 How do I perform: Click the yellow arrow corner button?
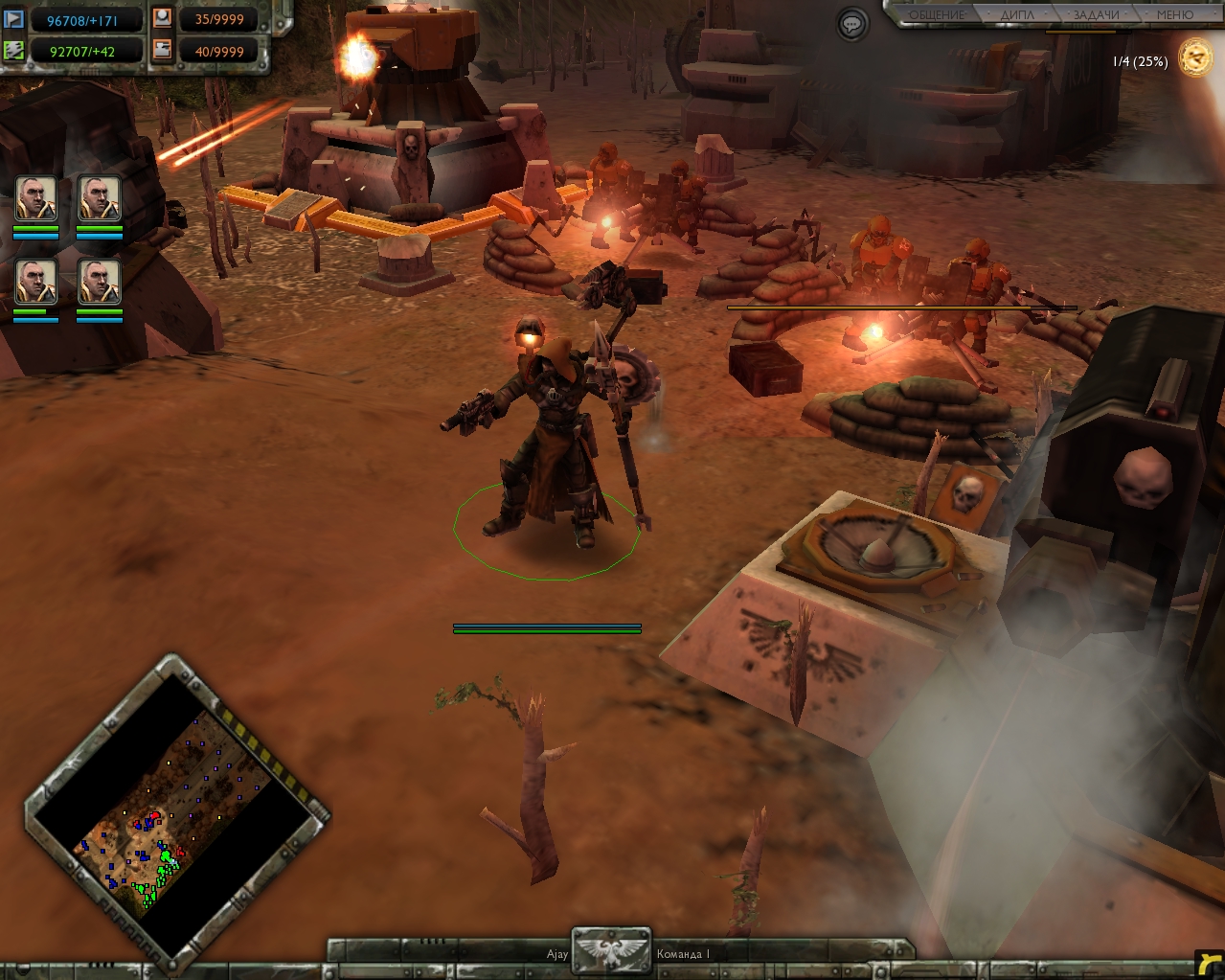(1209, 963)
